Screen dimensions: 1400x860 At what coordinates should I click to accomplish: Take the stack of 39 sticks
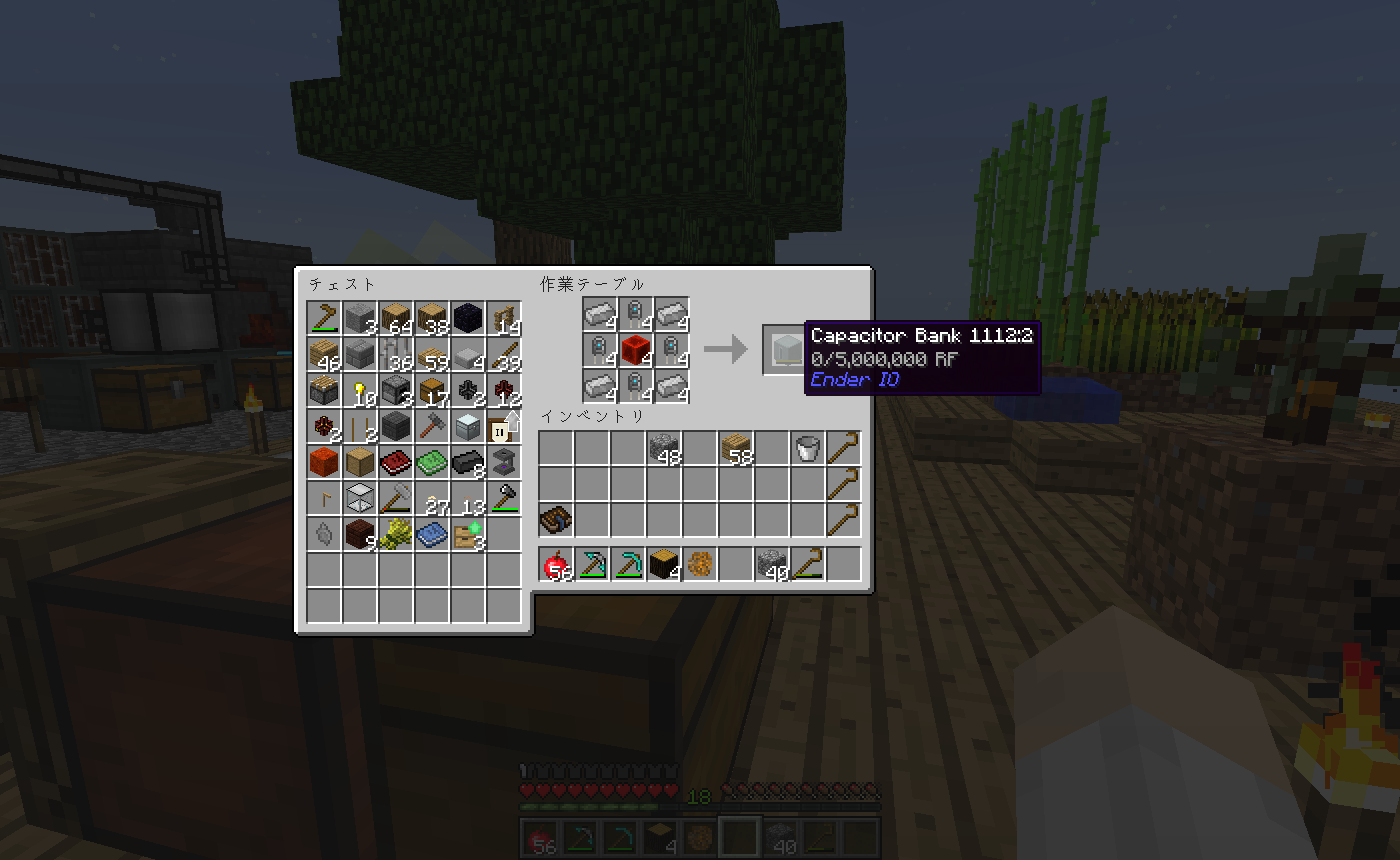504,354
